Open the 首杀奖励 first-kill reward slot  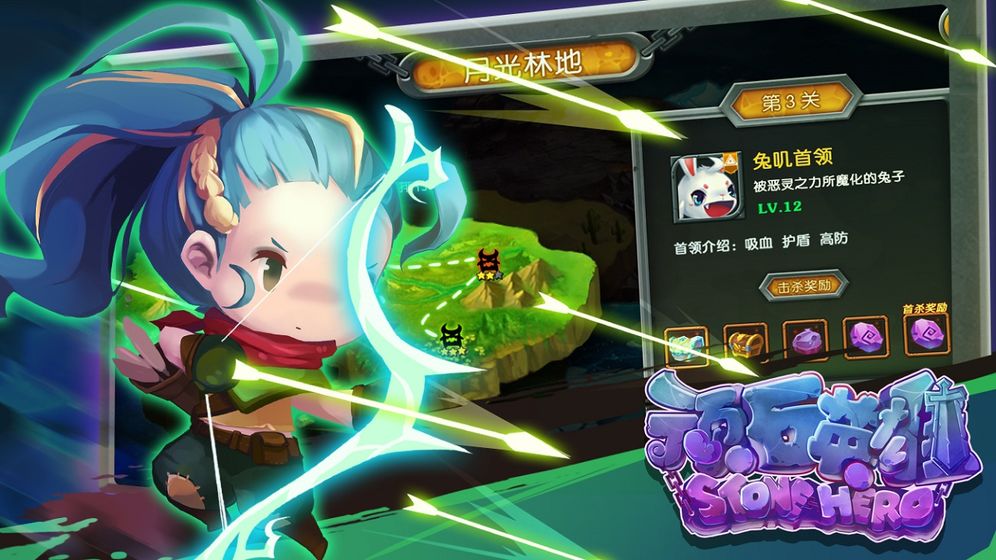(924, 334)
